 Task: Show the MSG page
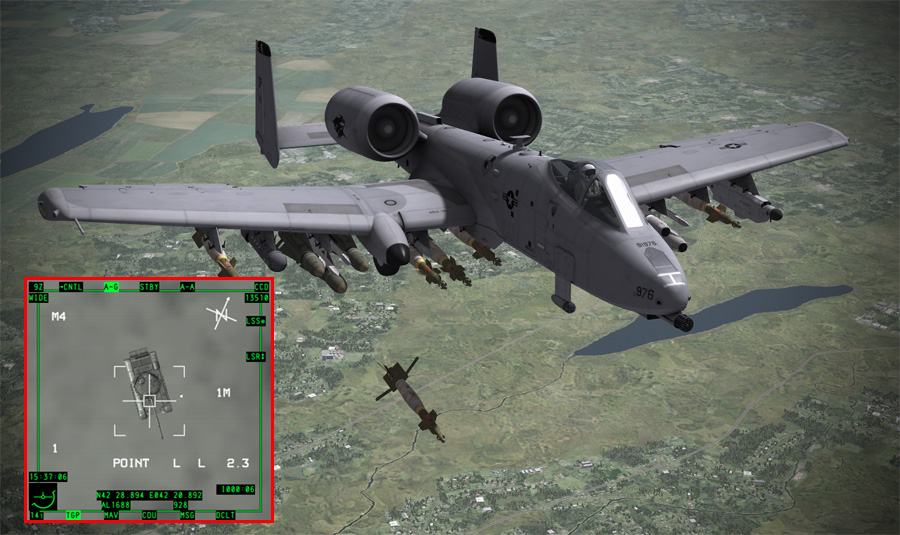(187, 515)
